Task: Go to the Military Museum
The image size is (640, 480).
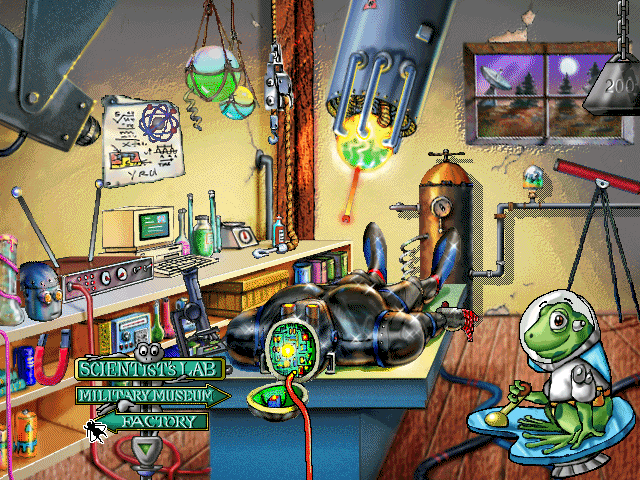Action: (150, 396)
